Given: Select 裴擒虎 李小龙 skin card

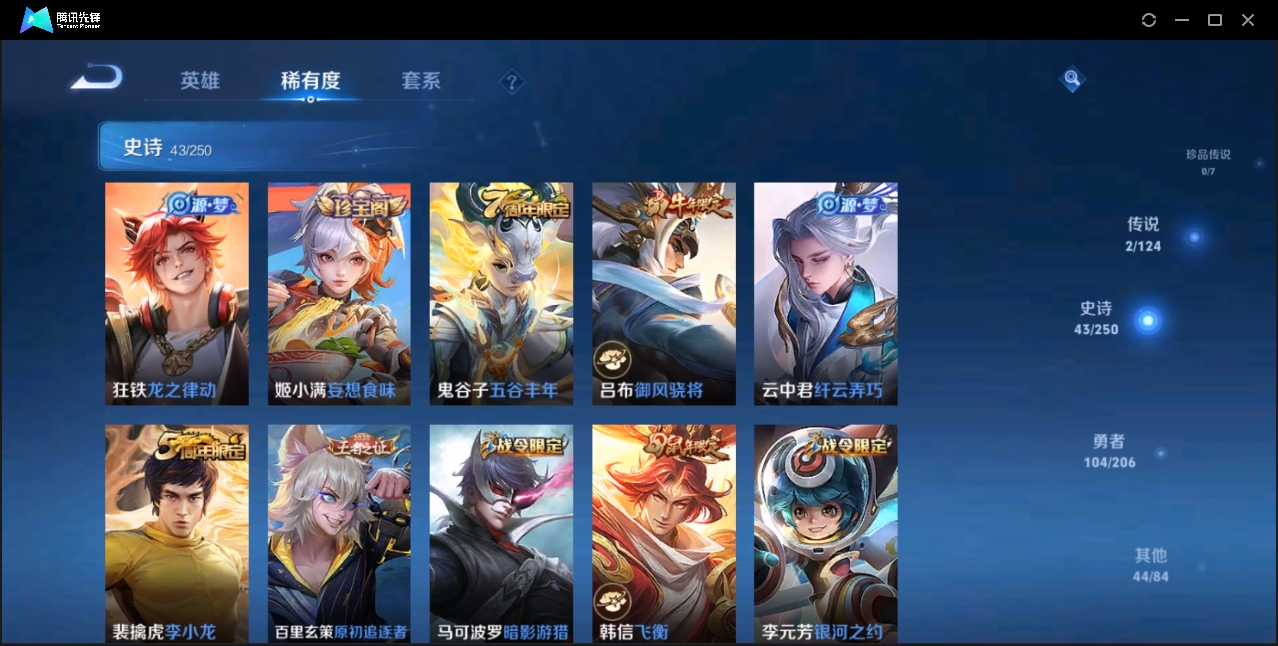Looking at the screenshot, I should [177, 532].
